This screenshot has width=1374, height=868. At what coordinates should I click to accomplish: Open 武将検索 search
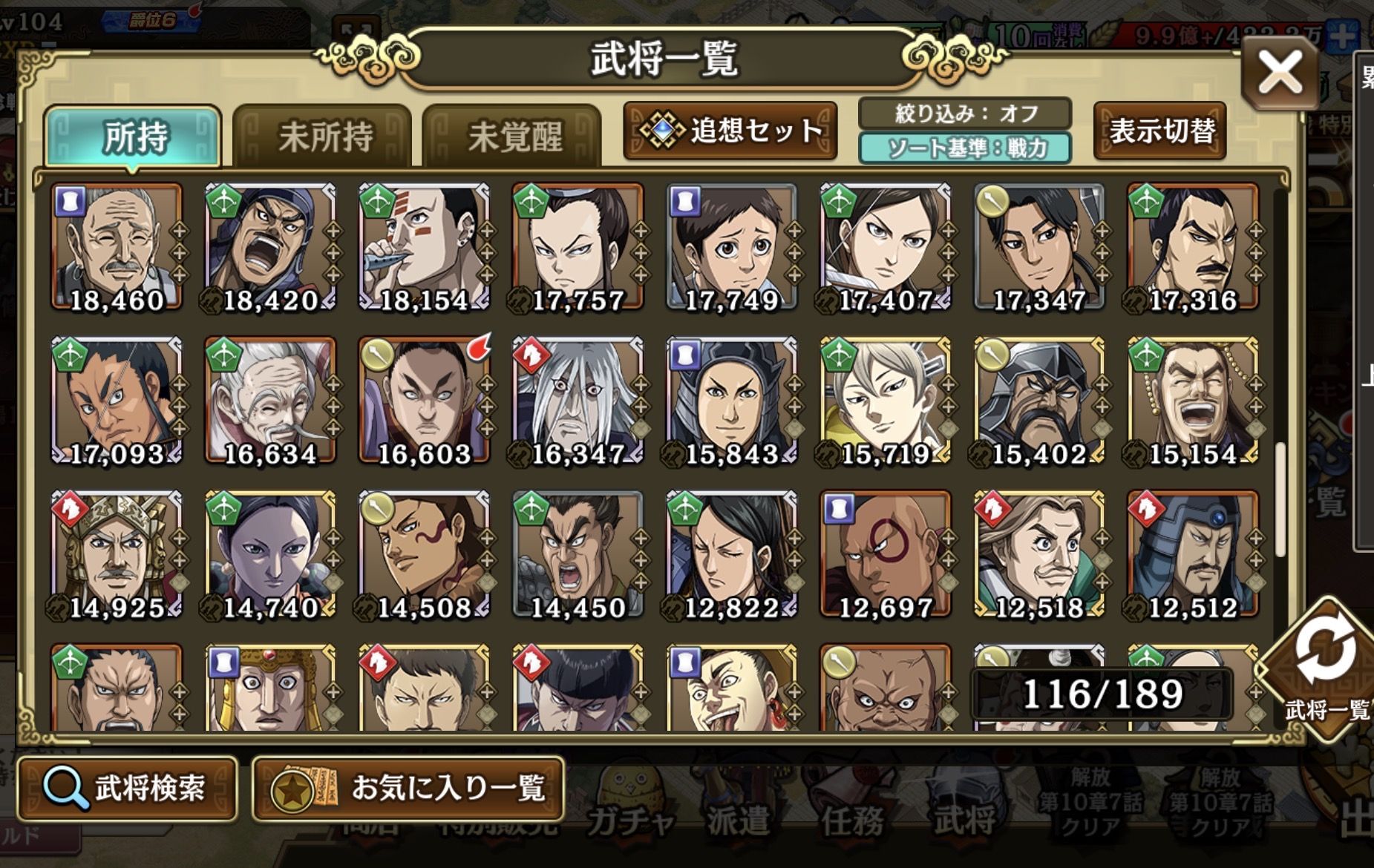pos(127,788)
